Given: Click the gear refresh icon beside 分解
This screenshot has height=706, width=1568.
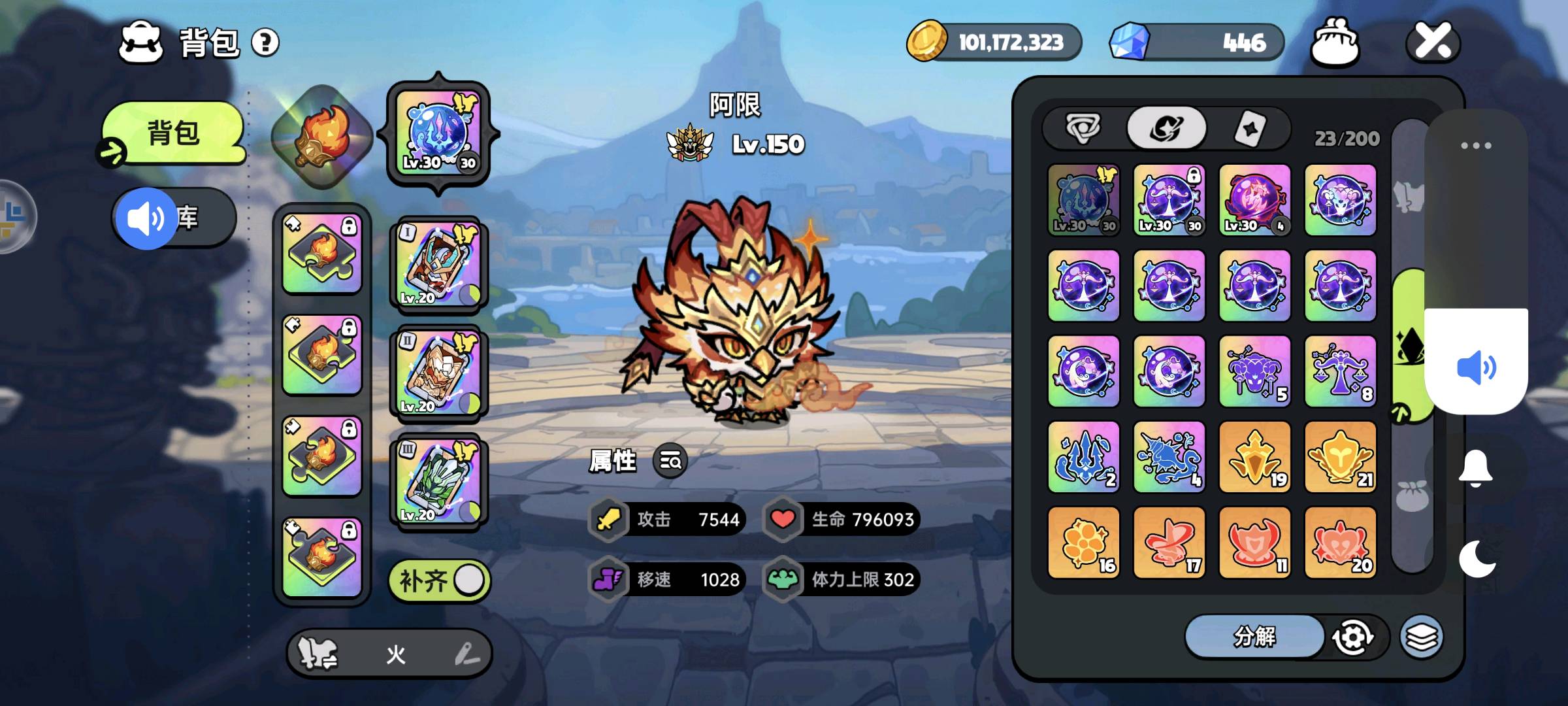Looking at the screenshot, I should [x=1352, y=637].
